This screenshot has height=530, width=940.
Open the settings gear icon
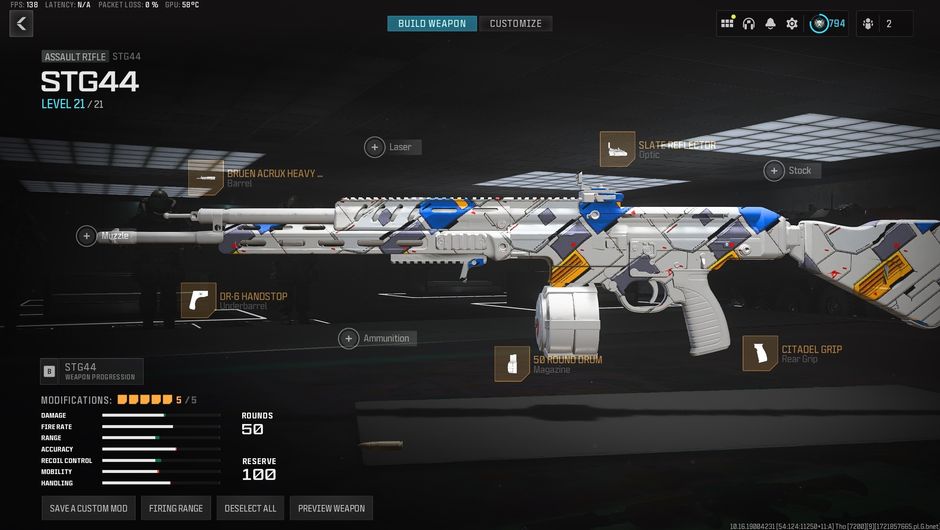point(792,24)
